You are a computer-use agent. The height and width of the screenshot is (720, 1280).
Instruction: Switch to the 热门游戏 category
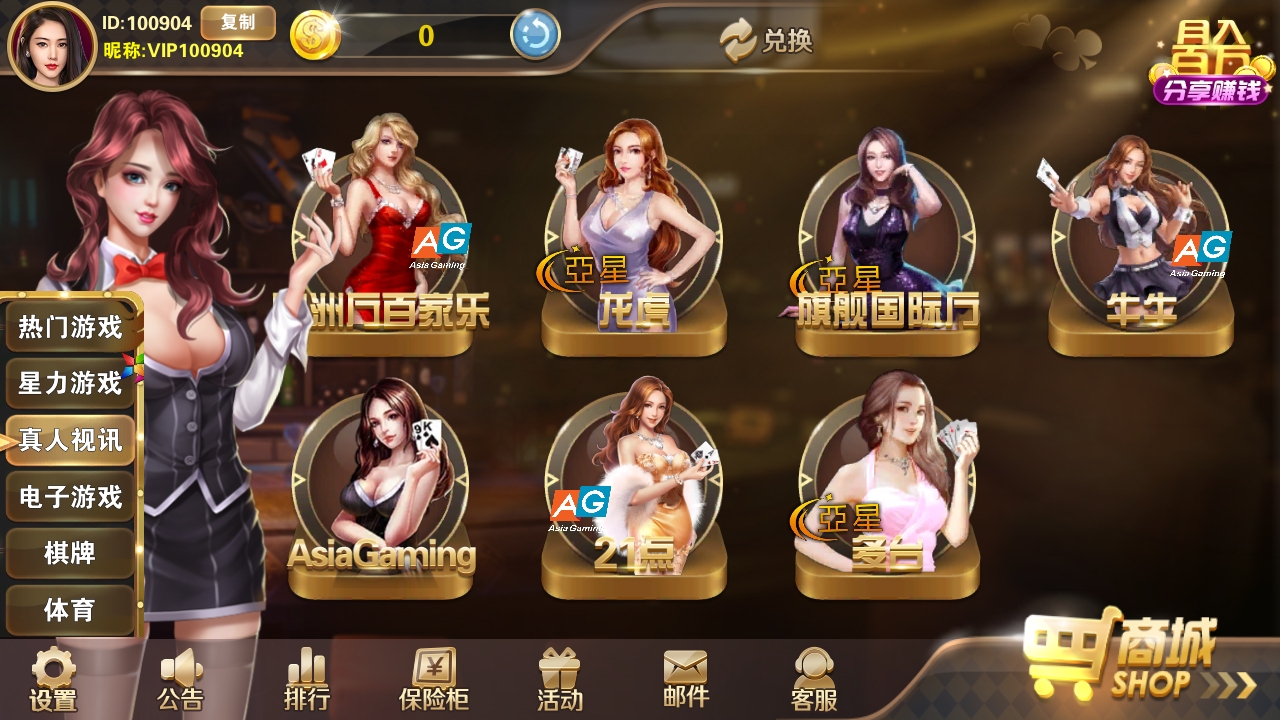[x=70, y=326]
